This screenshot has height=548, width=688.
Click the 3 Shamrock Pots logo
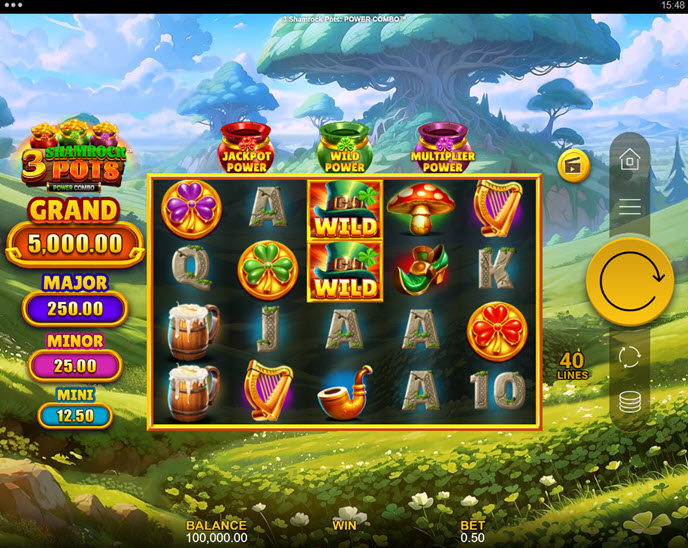(72, 155)
